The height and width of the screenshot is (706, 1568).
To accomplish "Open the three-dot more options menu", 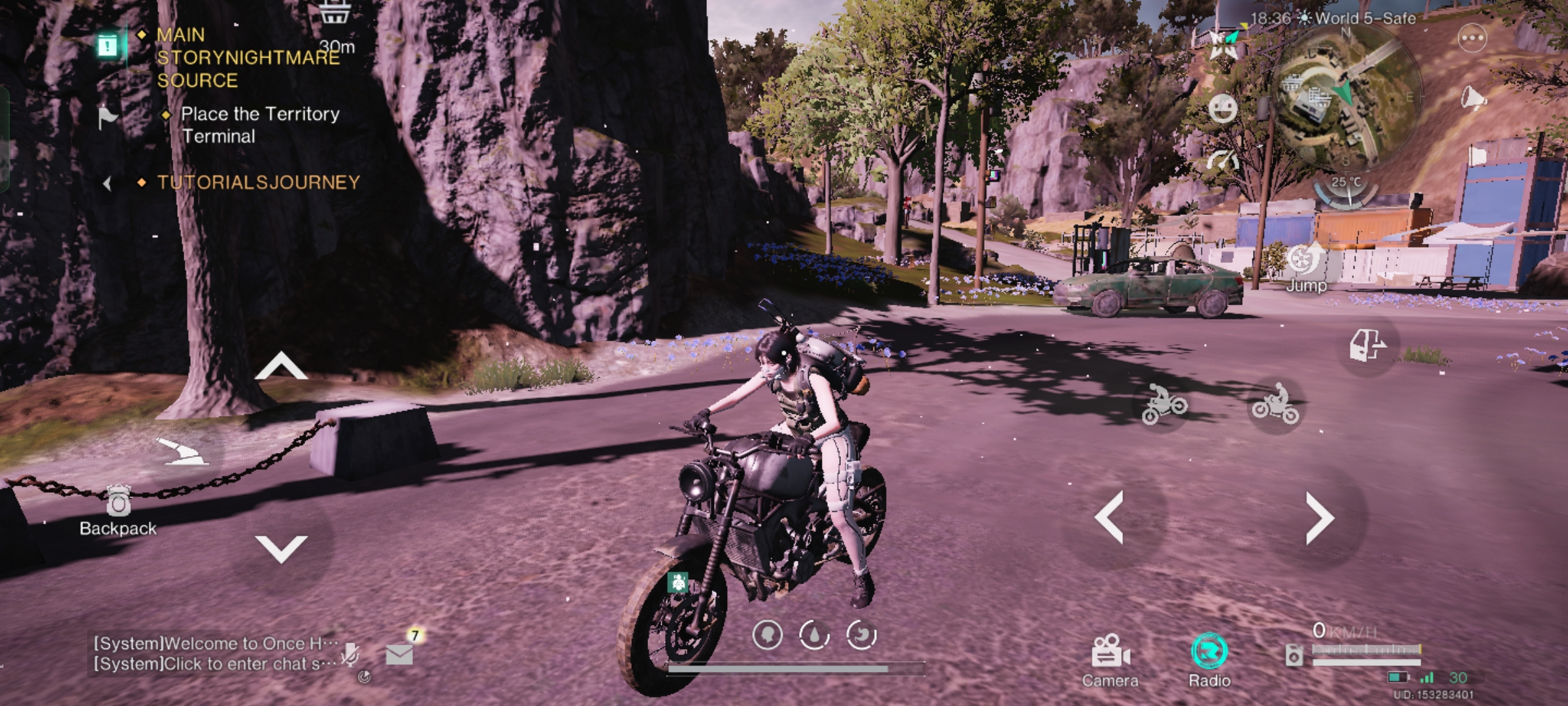I will (x=1473, y=39).
